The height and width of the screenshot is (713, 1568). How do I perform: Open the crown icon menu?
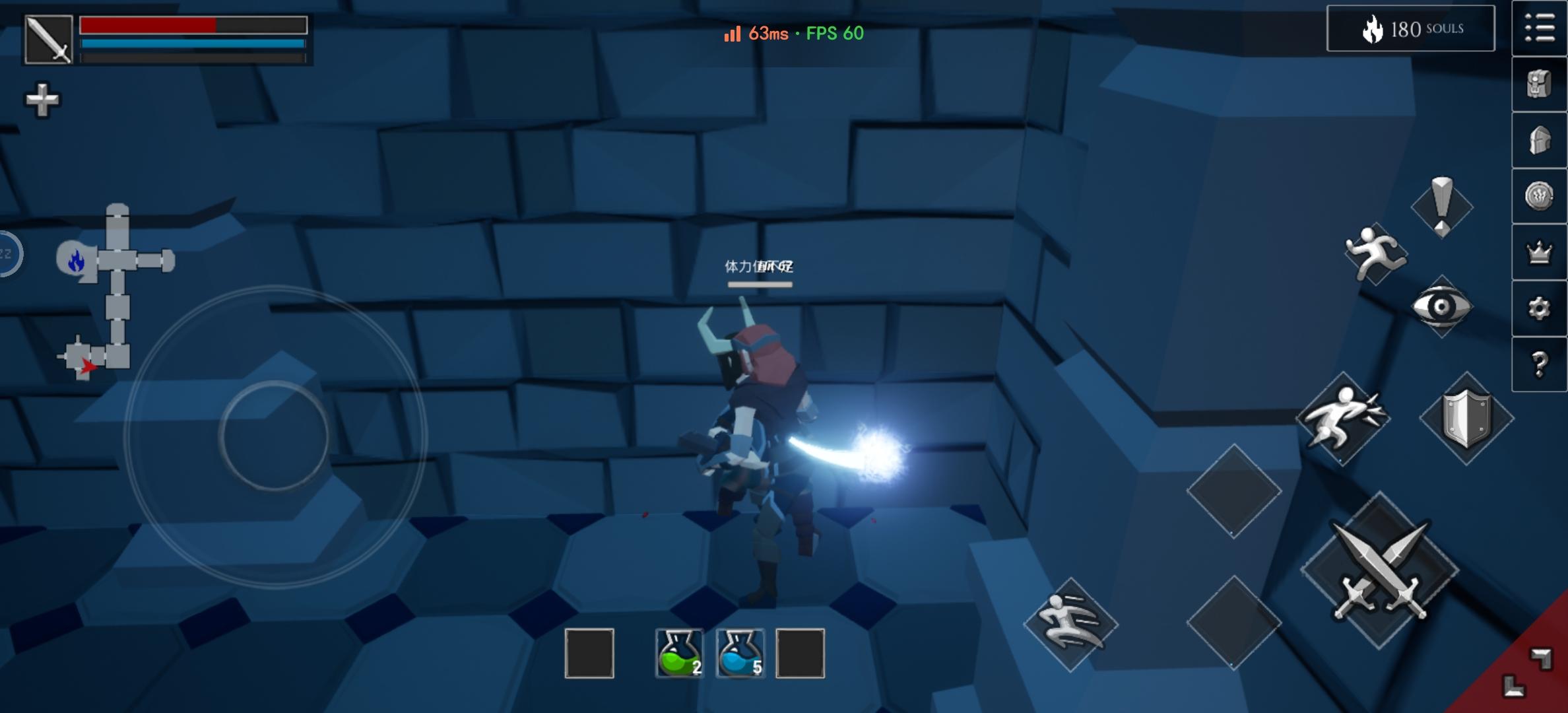coord(1539,252)
